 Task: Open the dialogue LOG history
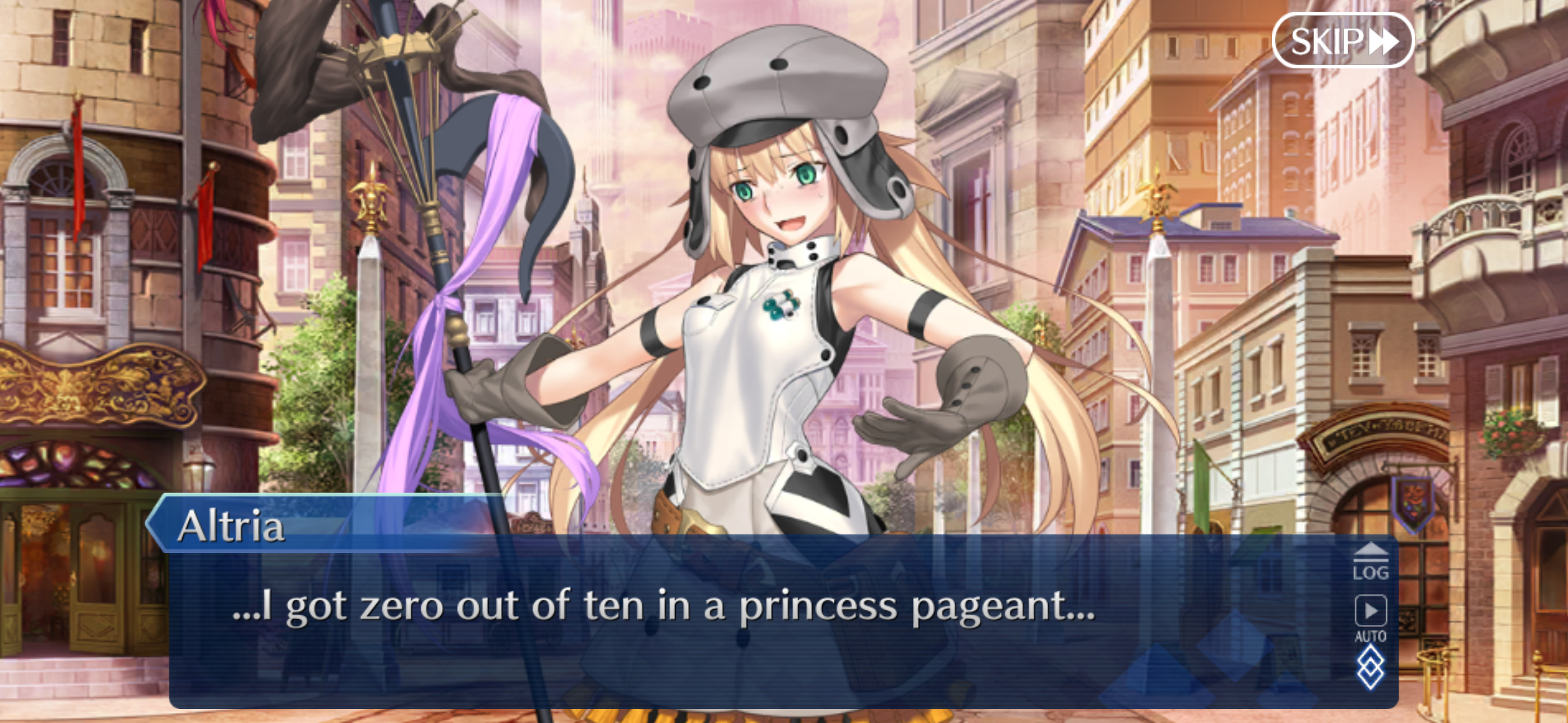coord(1371,562)
